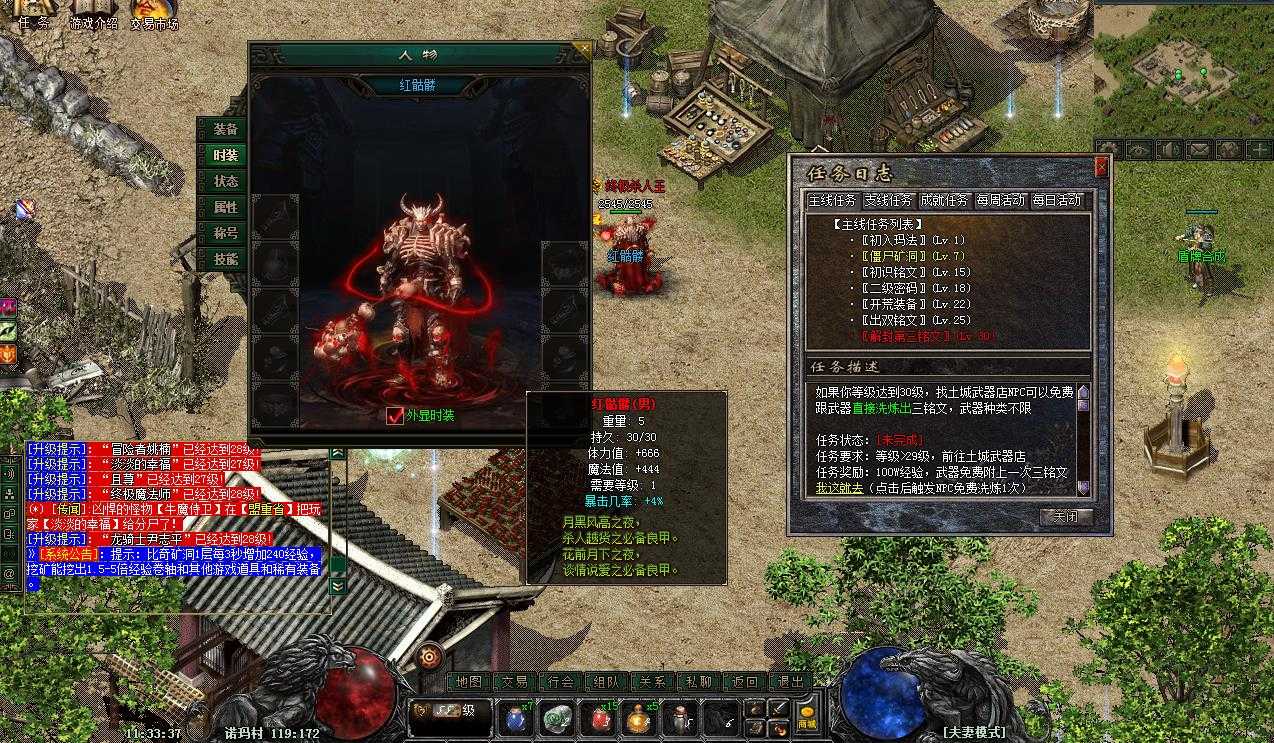Click the 退出 exit button

tap(791, 682)
